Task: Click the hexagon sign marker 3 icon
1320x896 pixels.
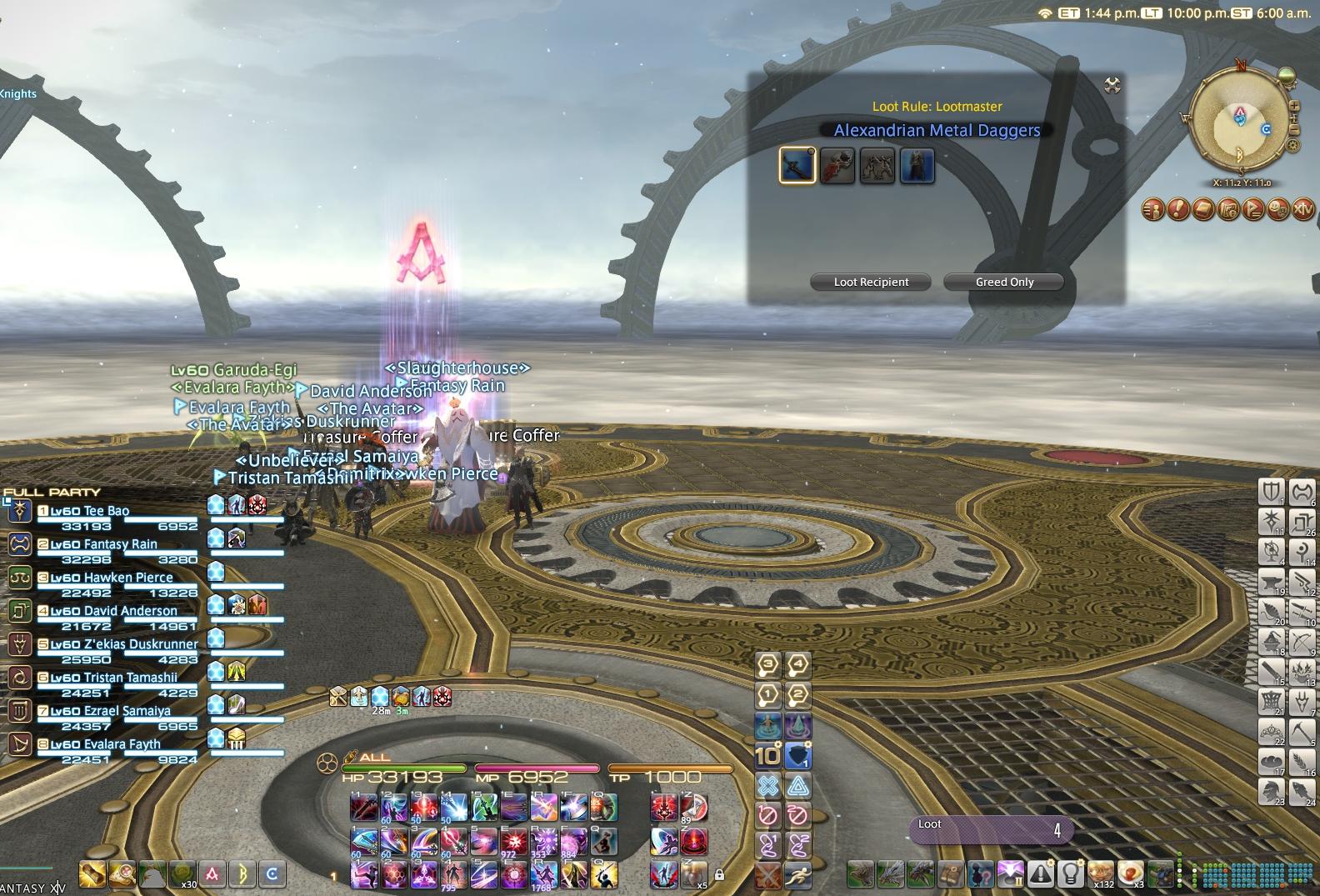Action: (767, 665)
